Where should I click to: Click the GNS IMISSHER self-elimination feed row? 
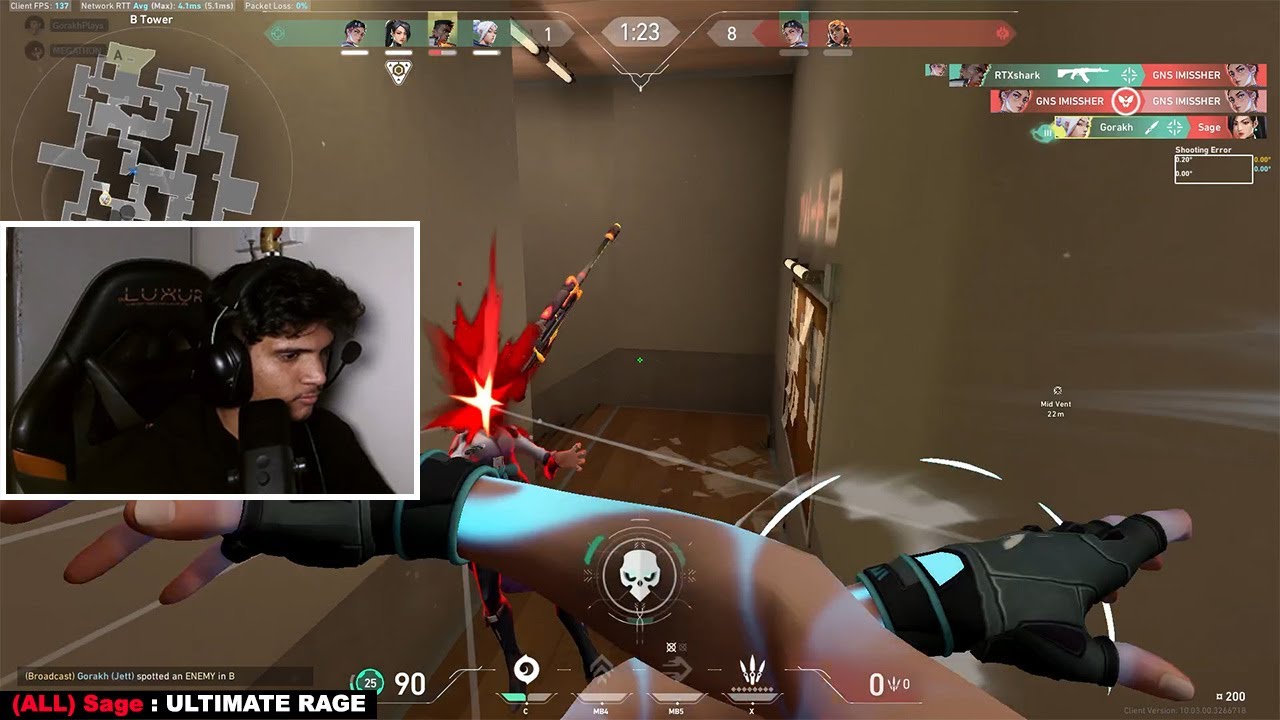coord(1125,101)
